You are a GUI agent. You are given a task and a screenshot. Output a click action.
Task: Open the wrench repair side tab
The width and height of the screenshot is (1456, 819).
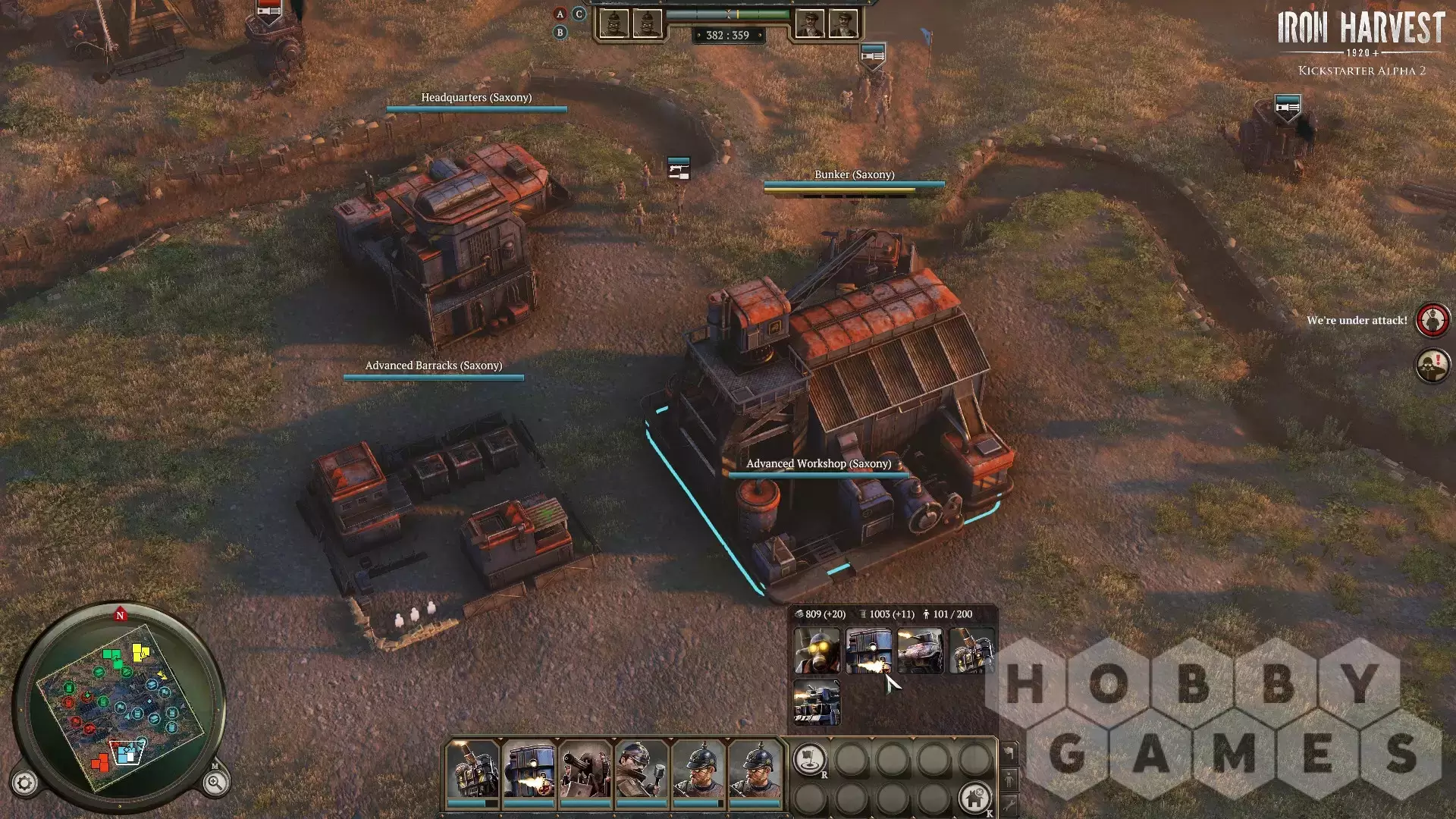(x=1009, y=805)
